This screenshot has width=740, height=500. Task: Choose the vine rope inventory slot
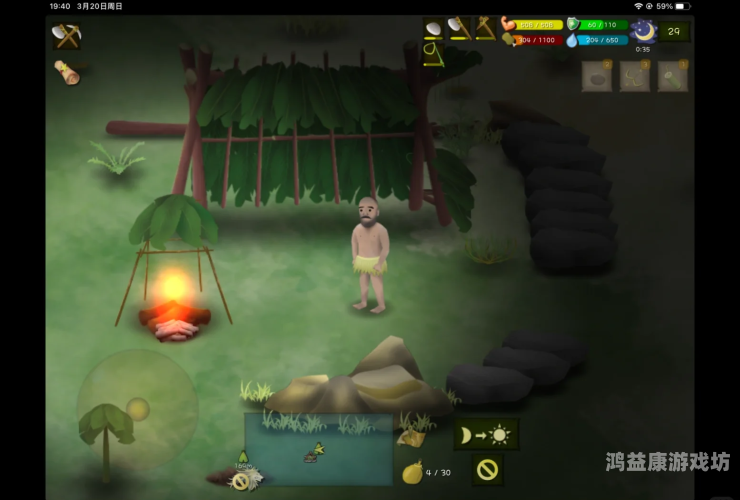point(635,76)
